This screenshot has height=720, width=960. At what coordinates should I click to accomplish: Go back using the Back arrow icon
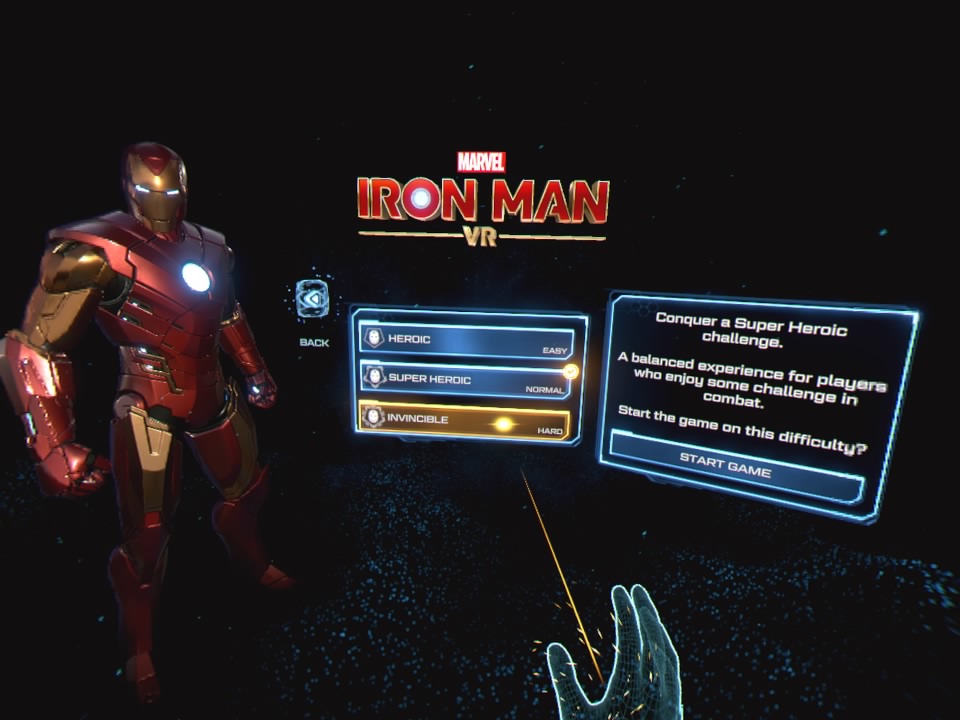(313, 300)
